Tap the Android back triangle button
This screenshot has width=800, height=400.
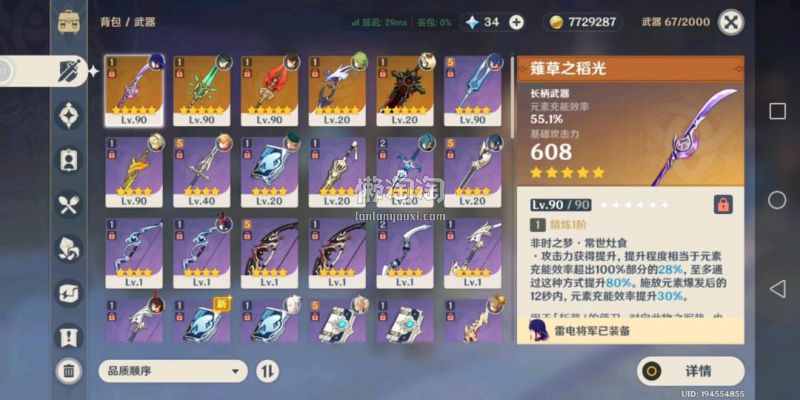click(777, 289)
